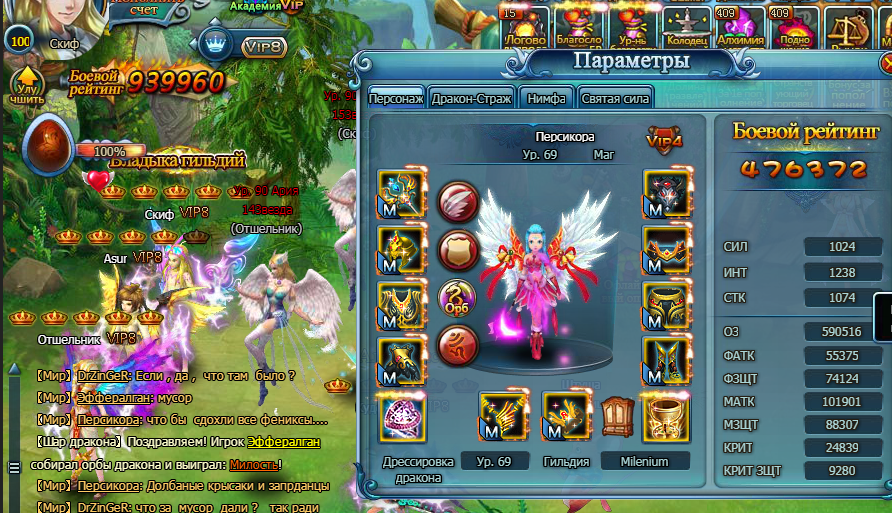Viewport: 892px width, 513px height.
Task: Select the Святая сила tab
Action: 616,98
